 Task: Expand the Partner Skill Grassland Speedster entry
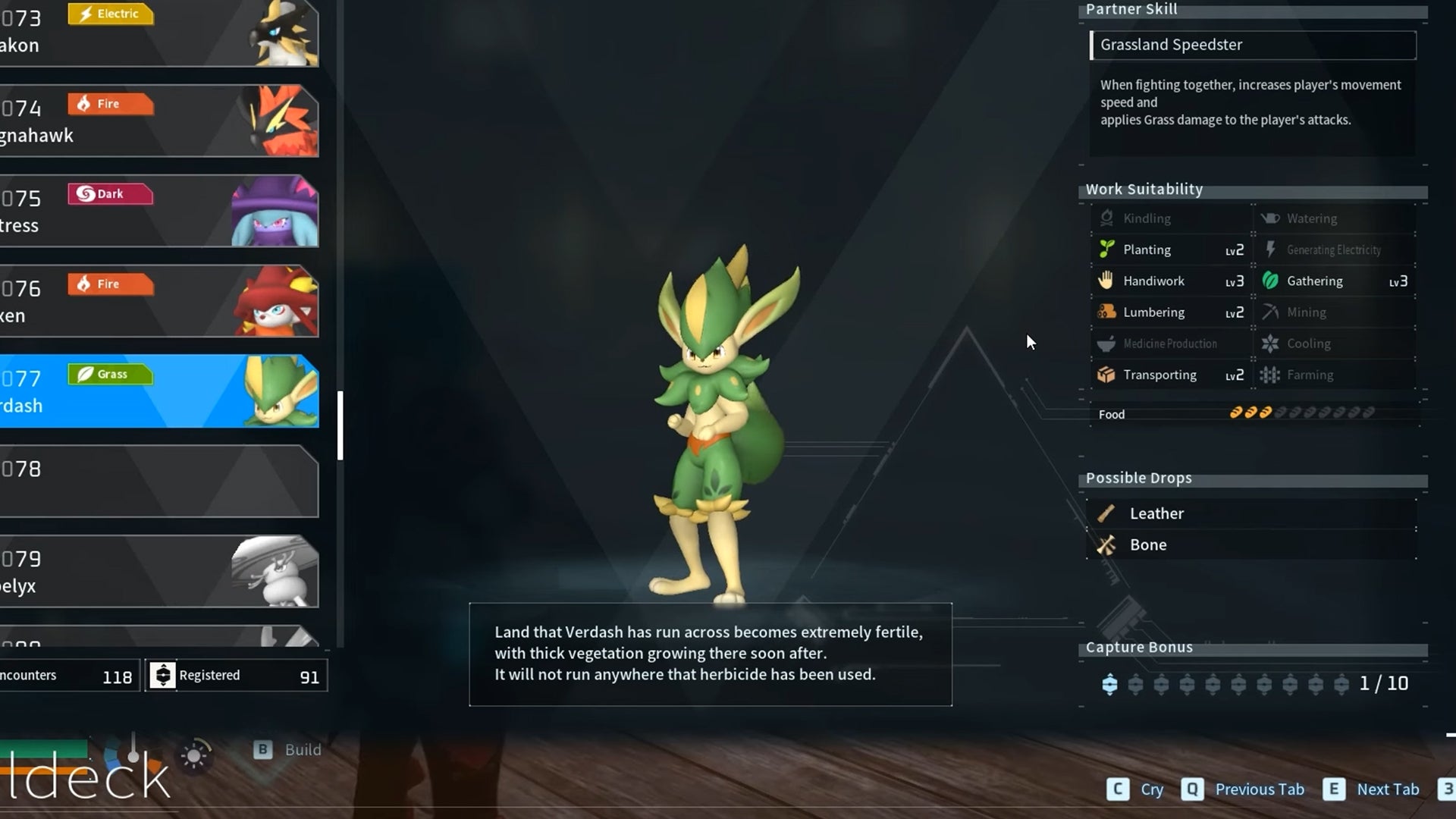click(x=1251, y=45)
